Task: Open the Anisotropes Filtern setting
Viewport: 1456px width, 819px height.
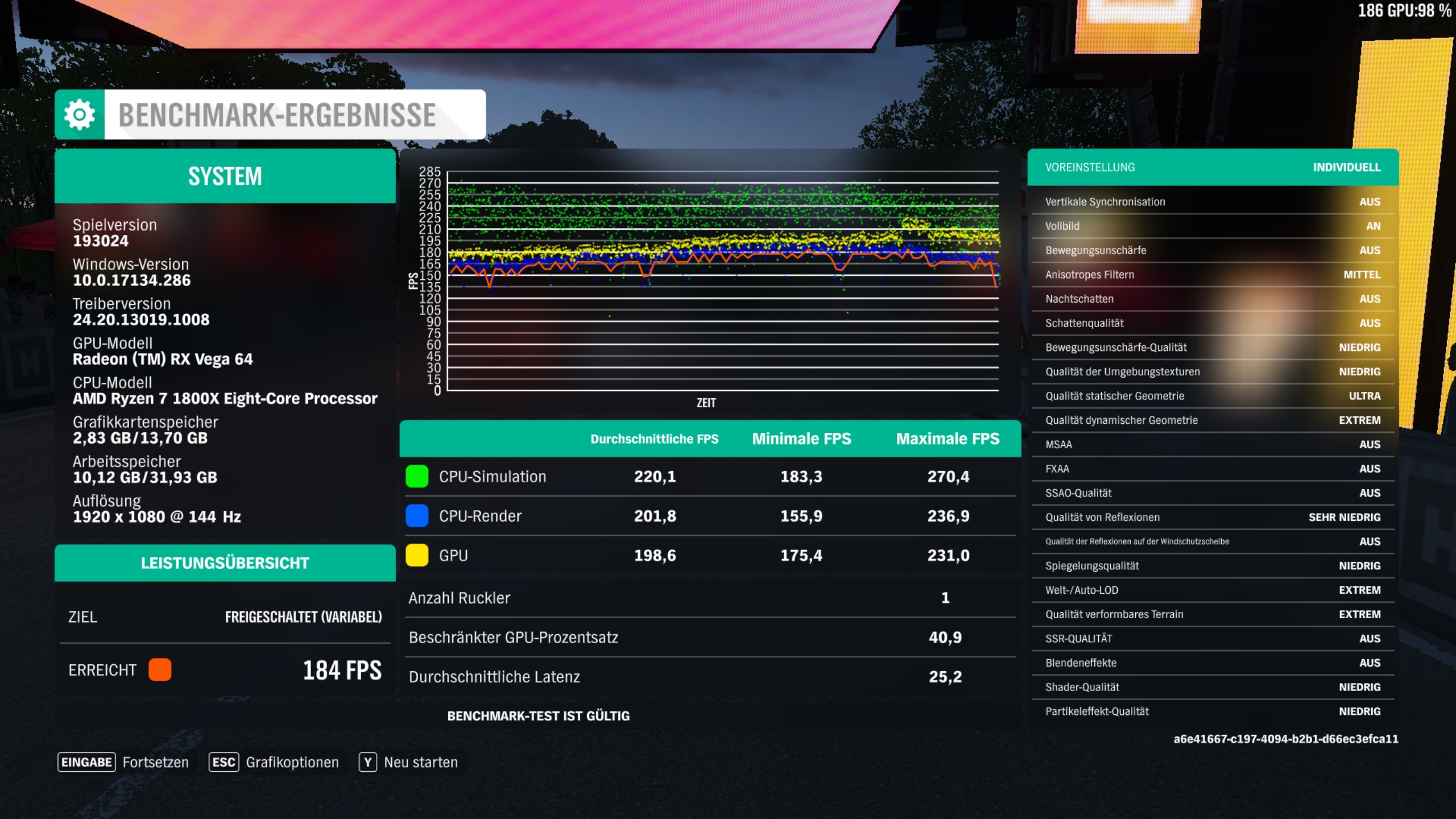Action: point(1211,274)
